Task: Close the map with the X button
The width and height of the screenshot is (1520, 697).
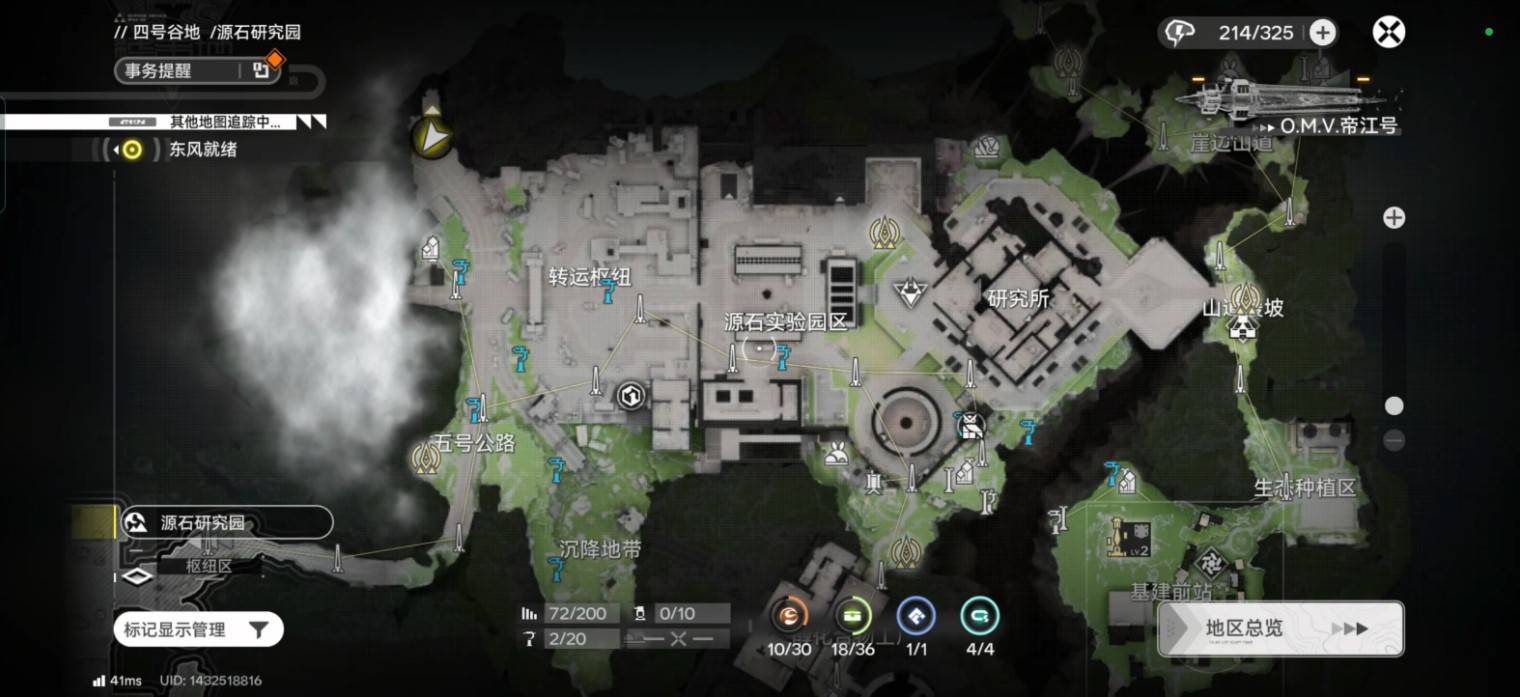Action: point(1388,32)
